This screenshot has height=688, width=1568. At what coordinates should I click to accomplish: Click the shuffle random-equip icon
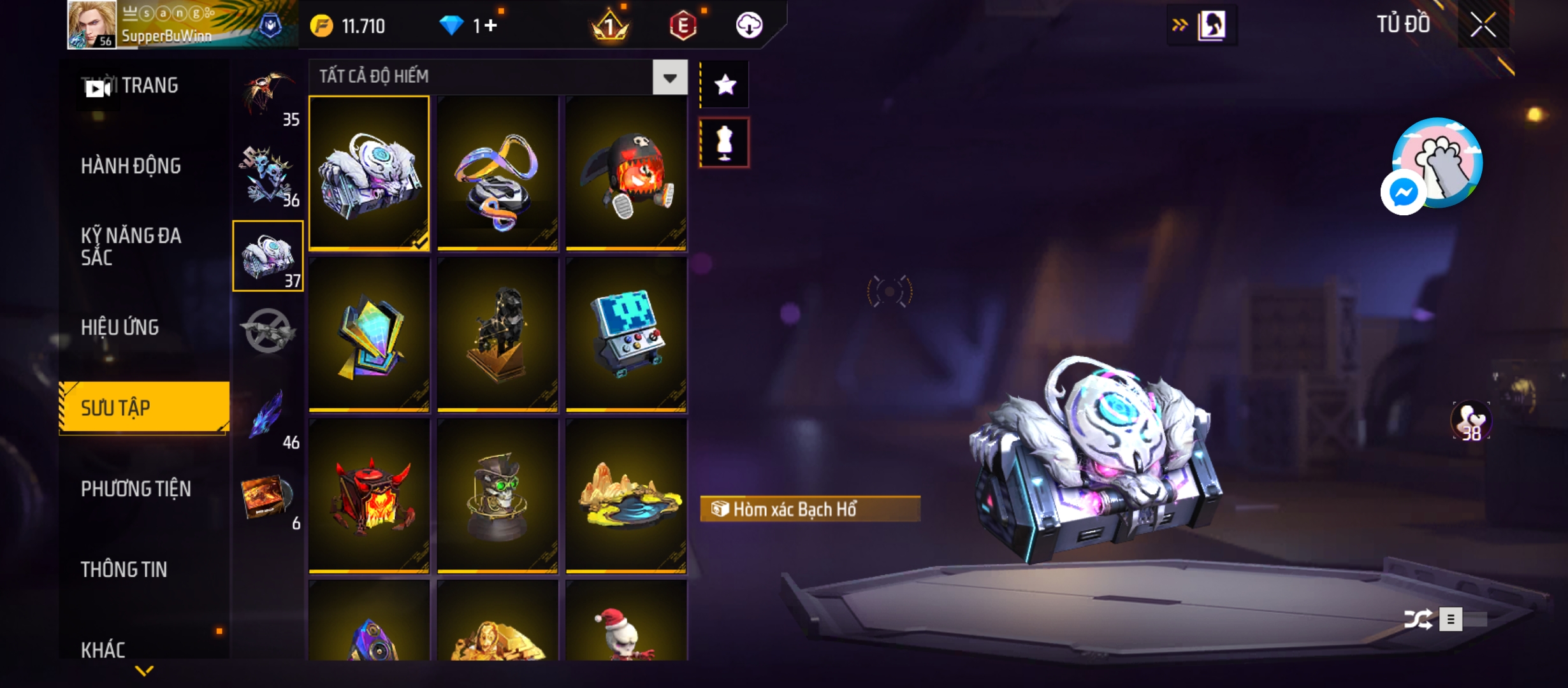coord(1418,619)
